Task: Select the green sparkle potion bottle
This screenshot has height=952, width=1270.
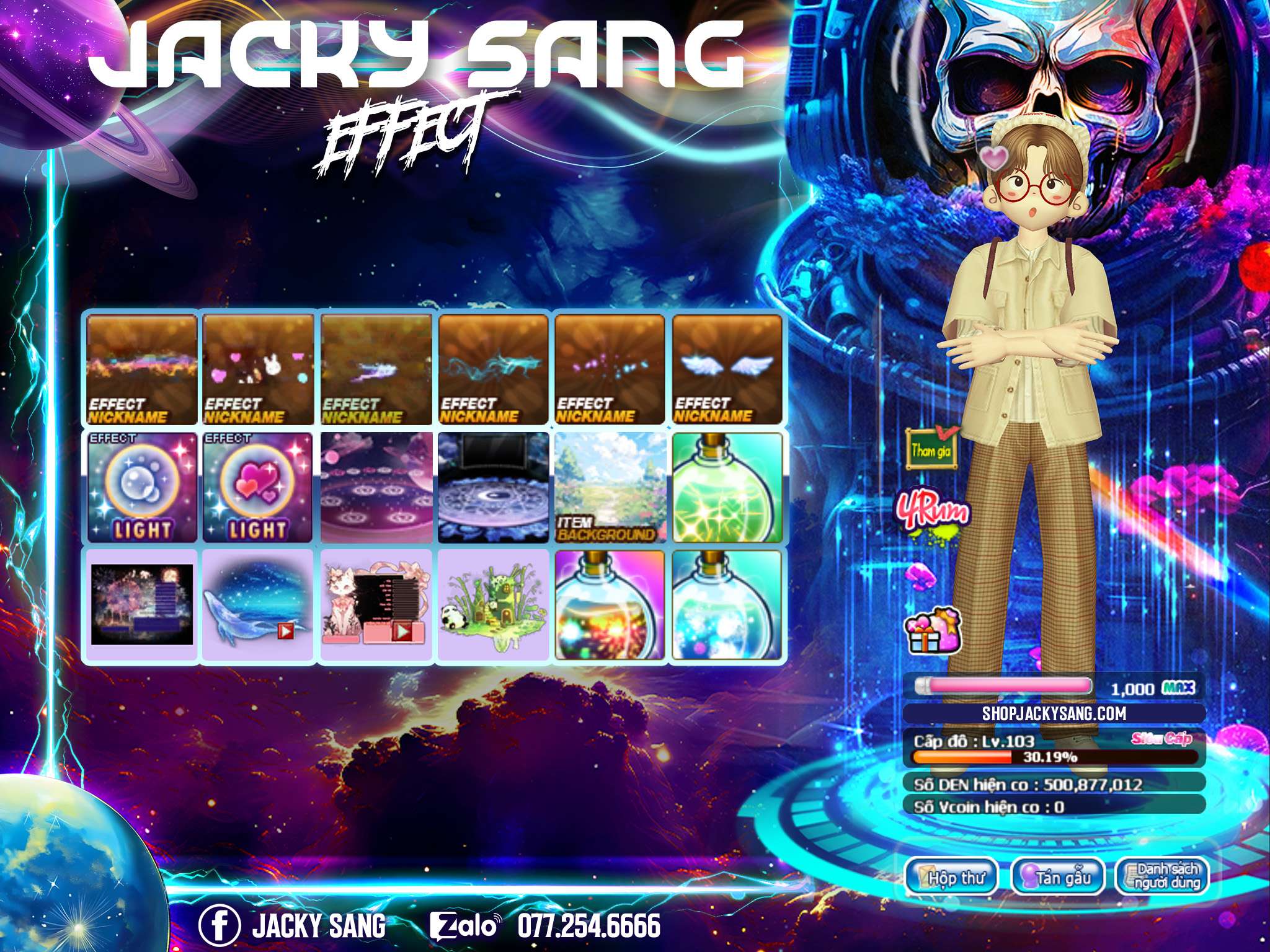Action: (x=727, y=487)
